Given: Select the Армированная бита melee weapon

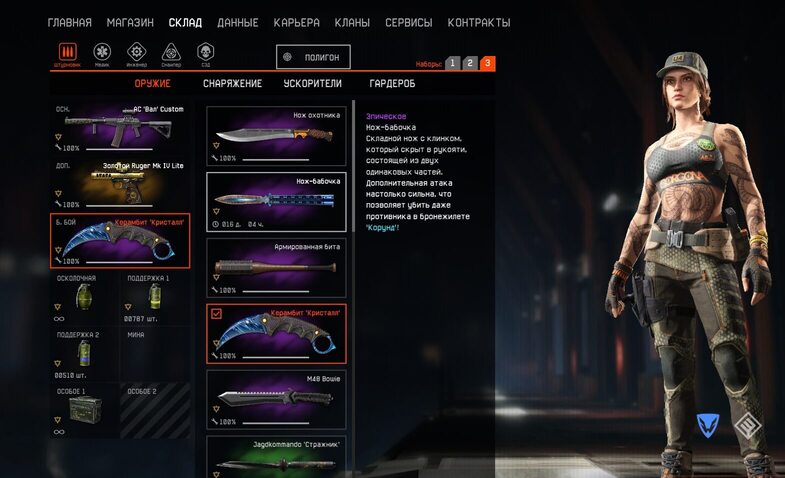Looking at the screenshot, I should point(276,267).
